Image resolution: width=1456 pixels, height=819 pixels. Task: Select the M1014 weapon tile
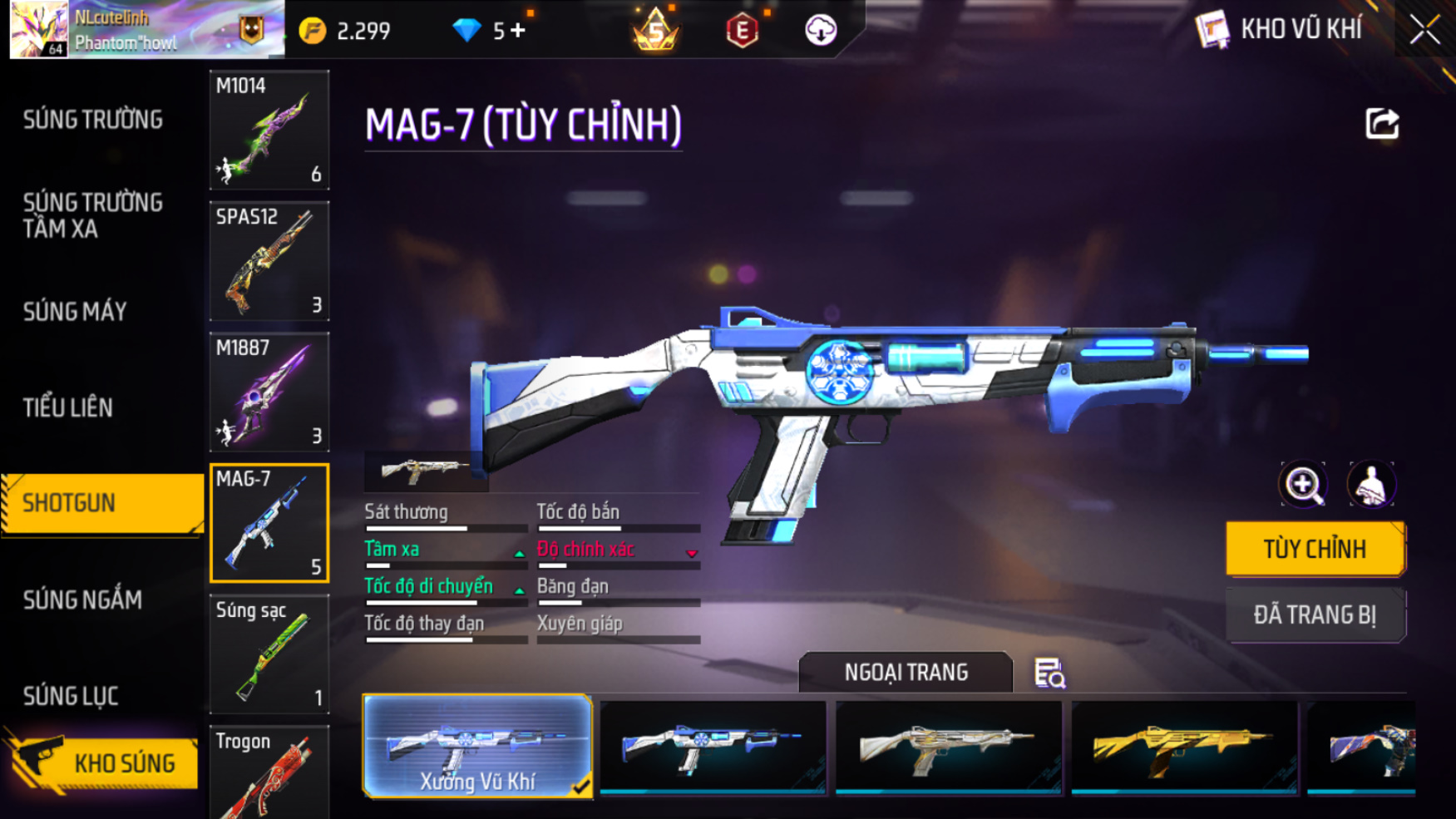click(x=269, y=130)
